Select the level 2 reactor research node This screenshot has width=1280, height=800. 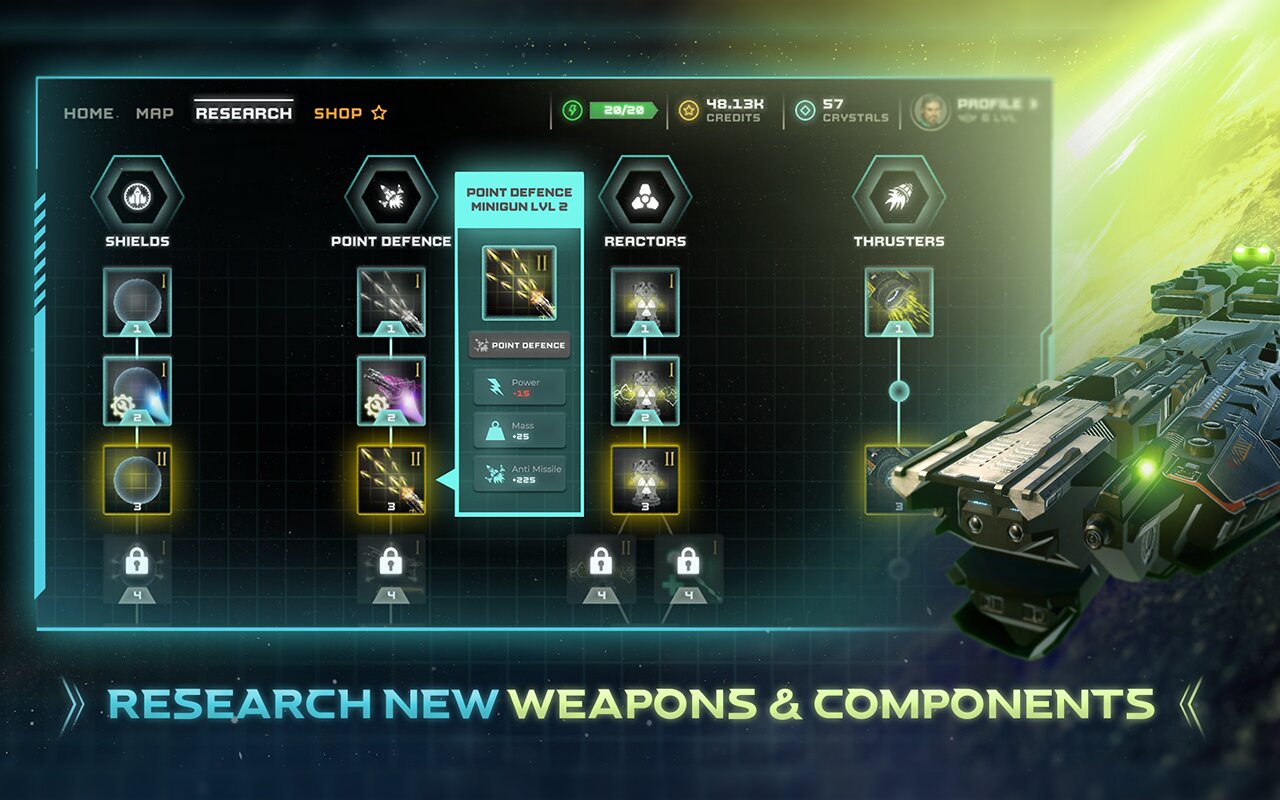[645, 391]
